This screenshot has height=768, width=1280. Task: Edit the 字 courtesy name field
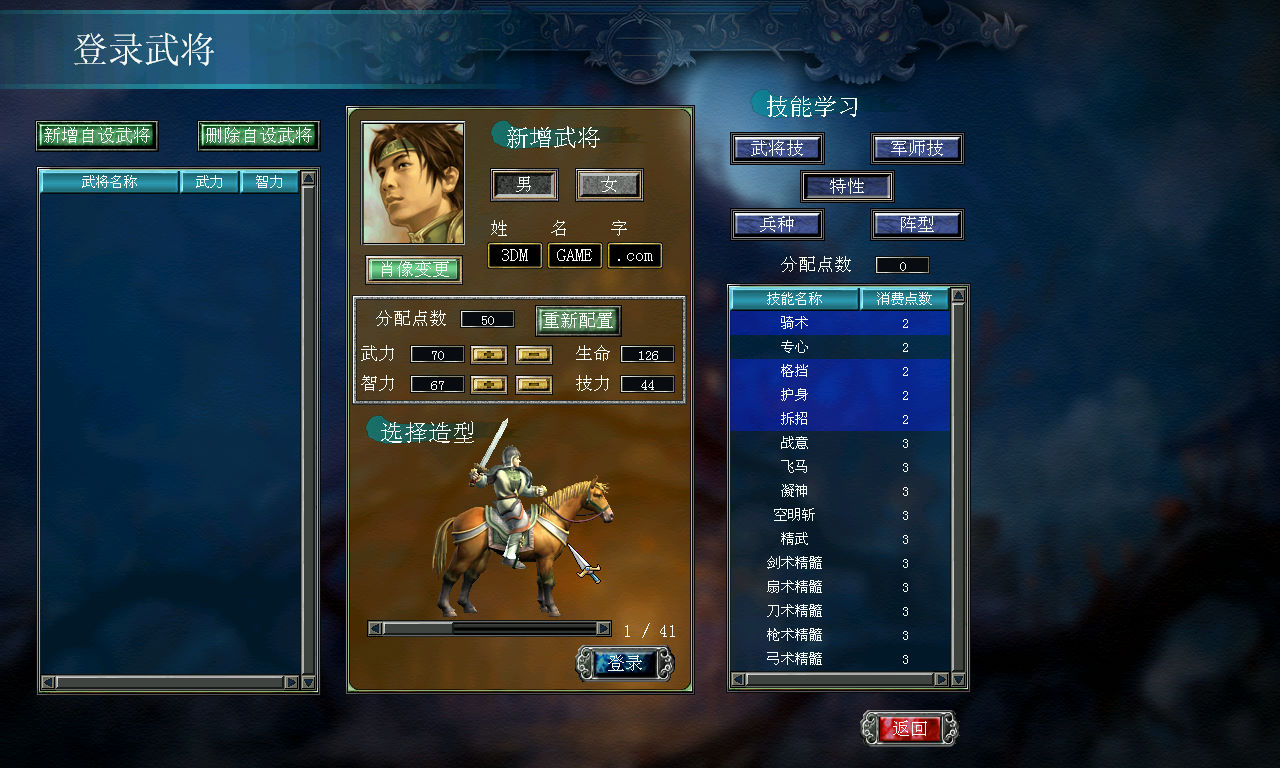point(634,256)
